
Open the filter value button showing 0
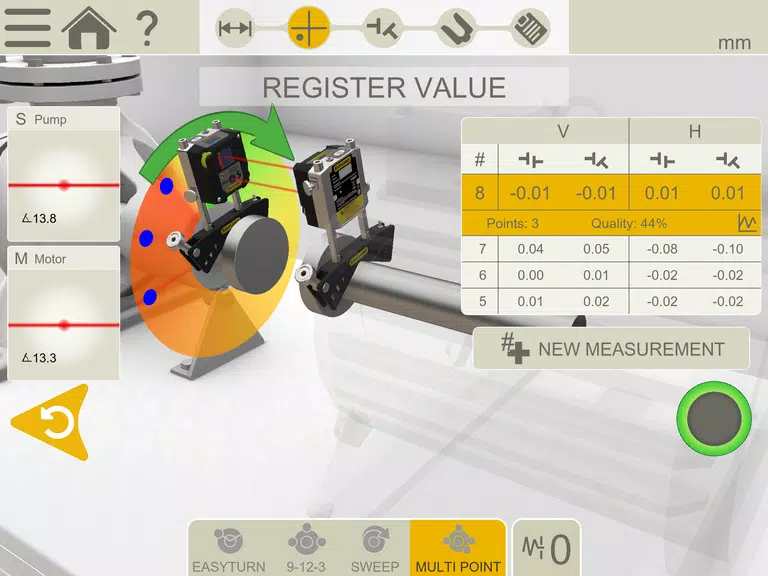(x=546, y=548)
